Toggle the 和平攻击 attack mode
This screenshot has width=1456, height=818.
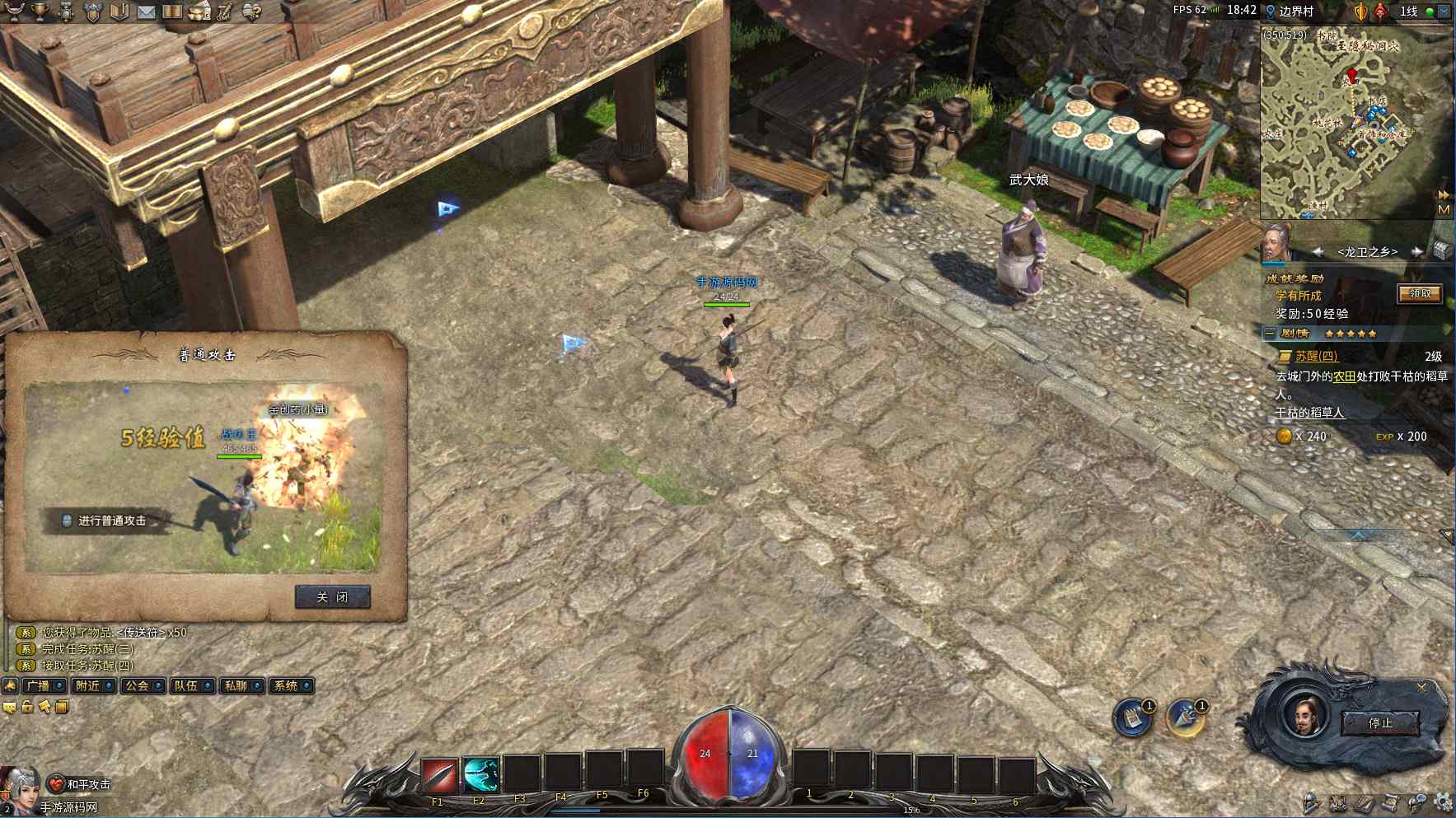[x=81, y=784]
